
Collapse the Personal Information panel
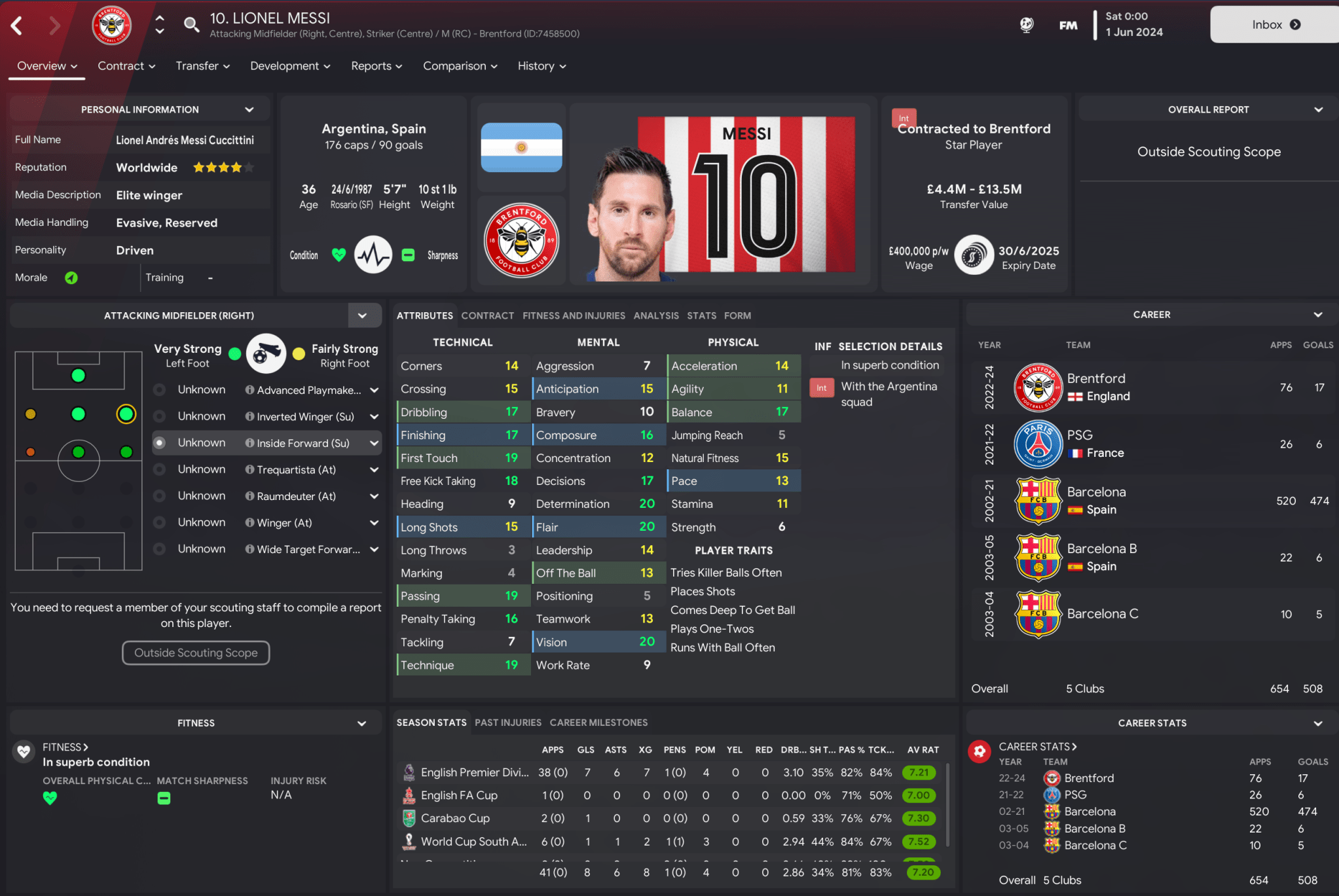(x=249, y=109)
